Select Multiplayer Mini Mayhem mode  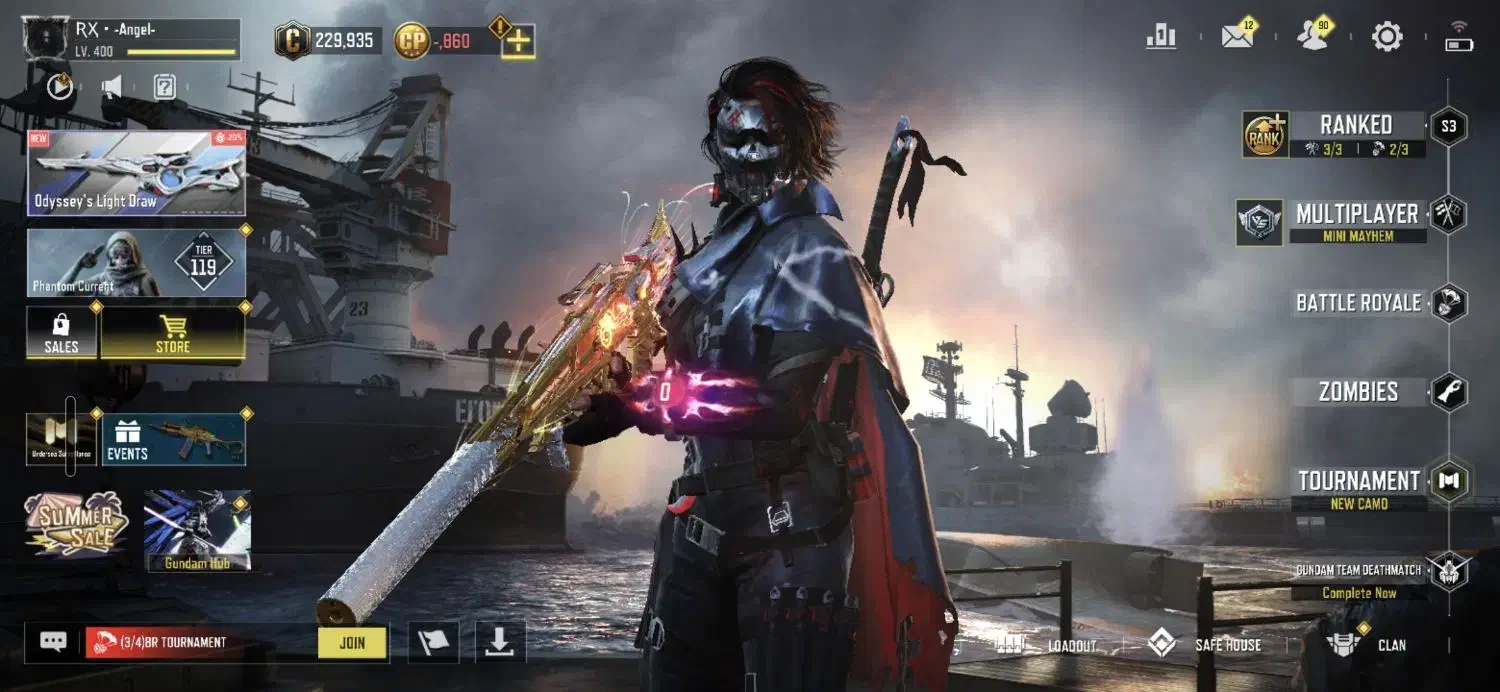click(1355, 215)
